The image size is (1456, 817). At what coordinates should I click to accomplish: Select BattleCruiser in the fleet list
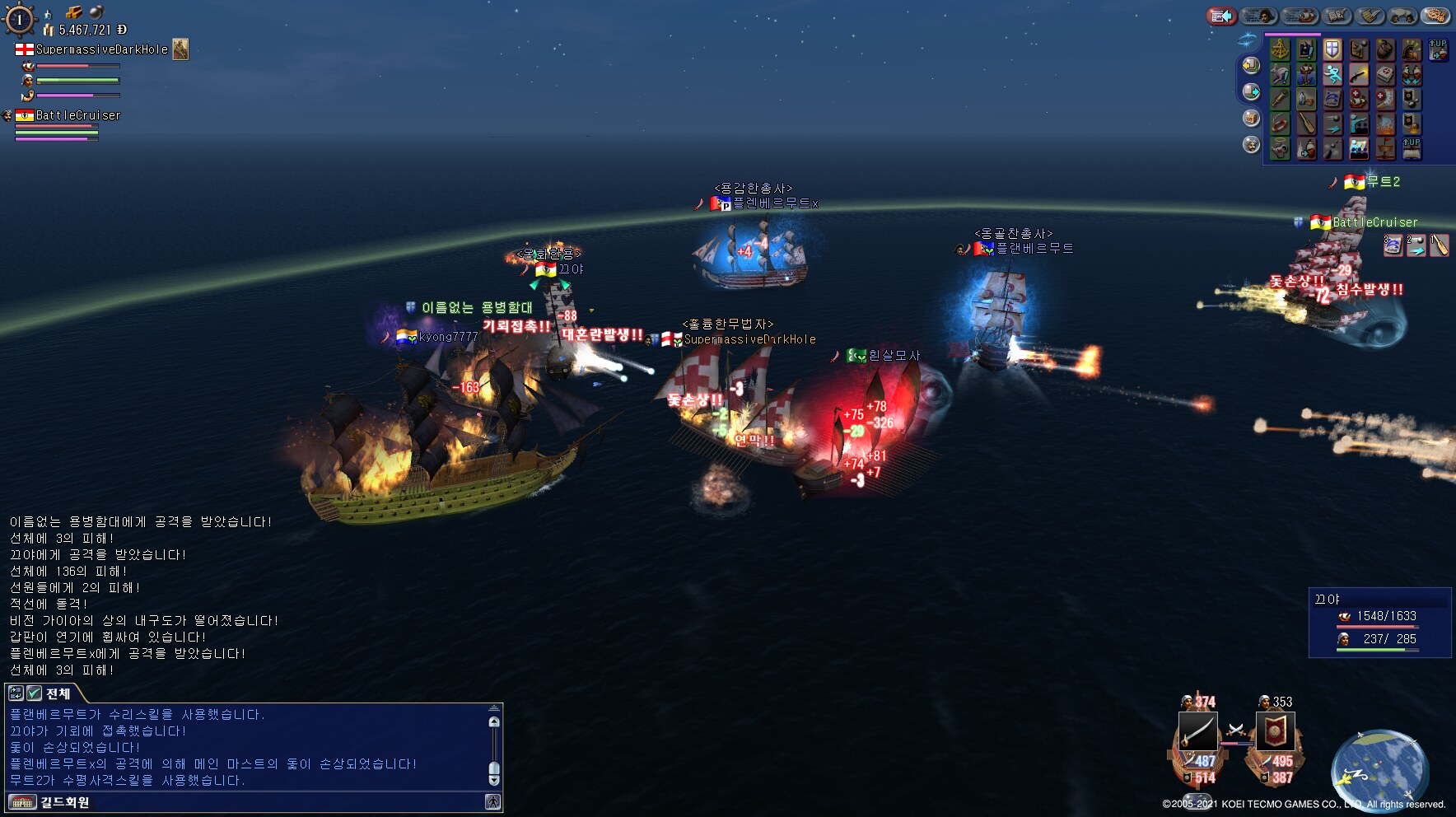(77, 115)
